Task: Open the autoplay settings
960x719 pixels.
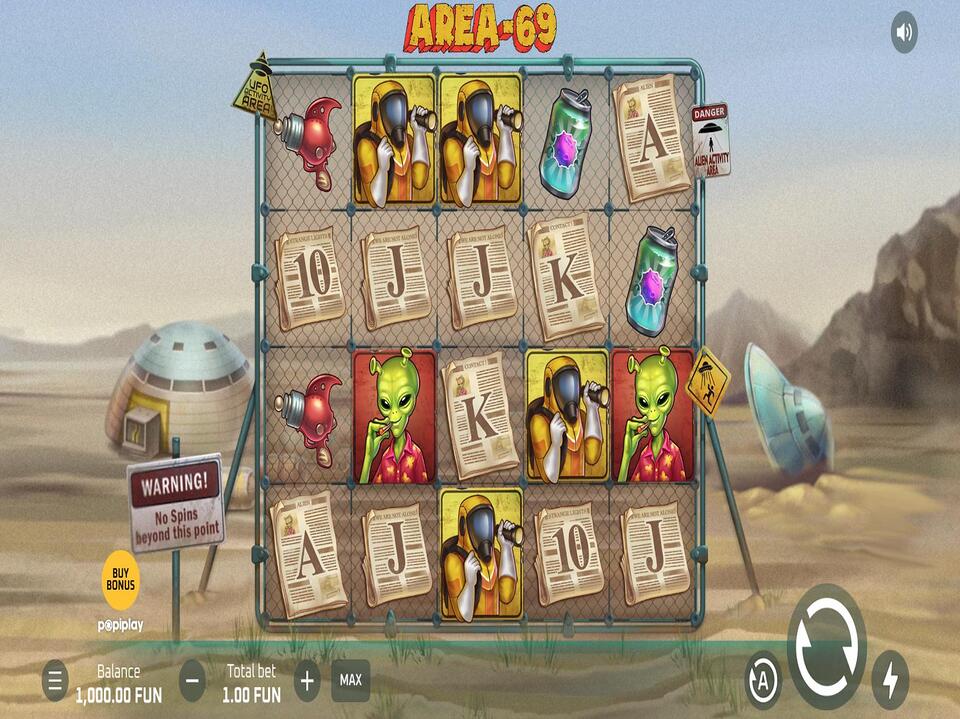Action: [x=764, y=679]
